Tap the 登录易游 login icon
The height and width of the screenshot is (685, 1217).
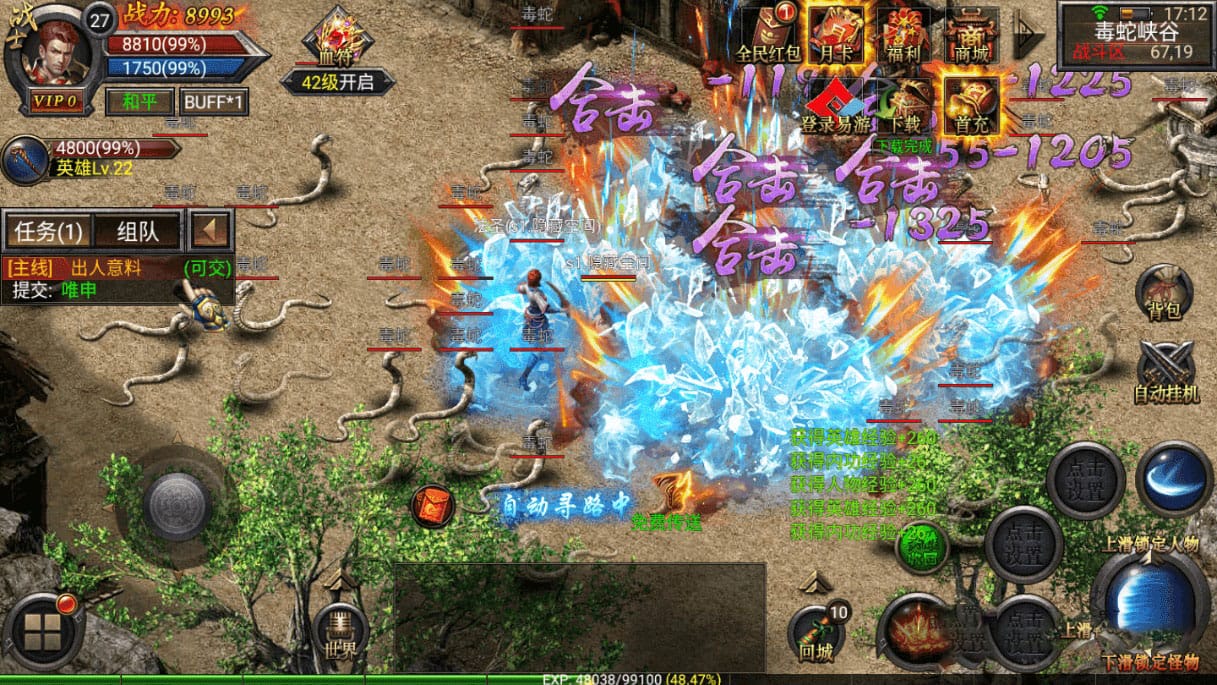[x=834, y=105]
